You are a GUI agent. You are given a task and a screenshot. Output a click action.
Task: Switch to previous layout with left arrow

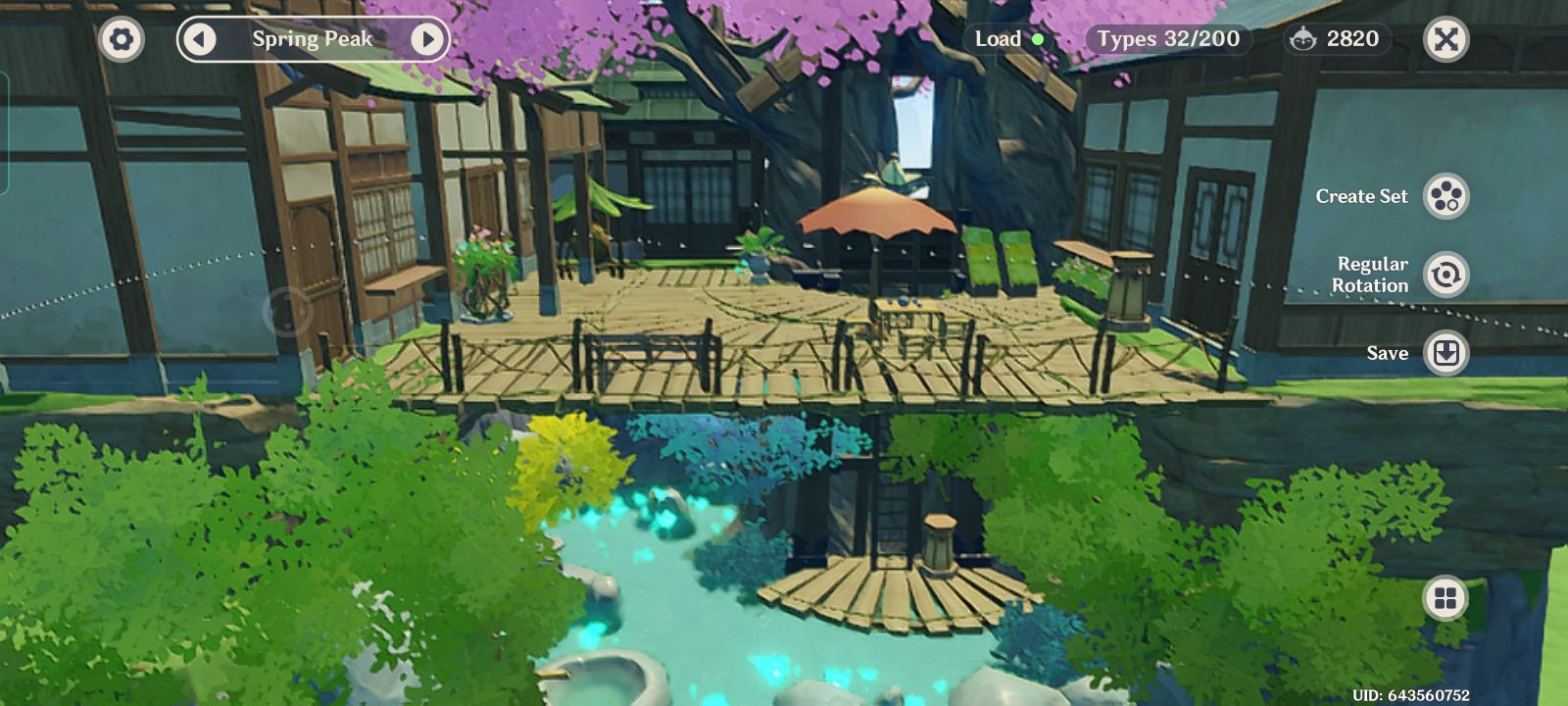pyautogui.click(x=202, y=40)
